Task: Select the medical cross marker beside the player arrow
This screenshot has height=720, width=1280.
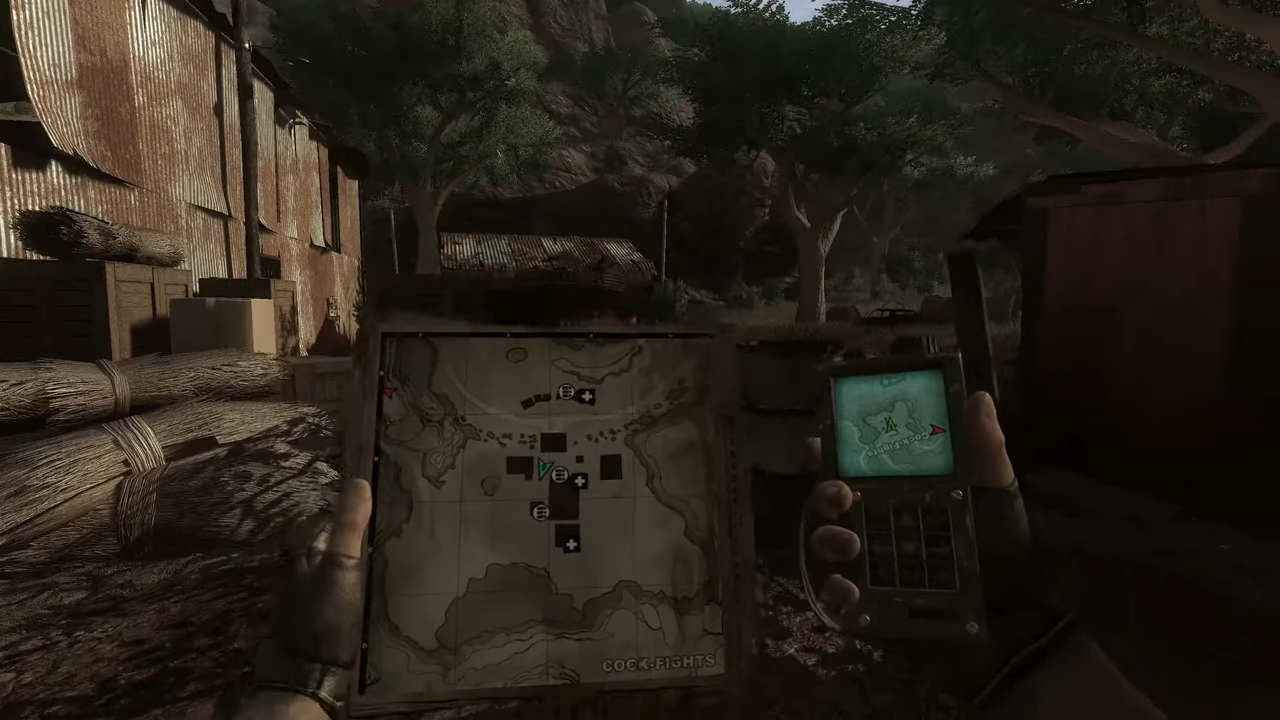Action: tap(580, 479)
